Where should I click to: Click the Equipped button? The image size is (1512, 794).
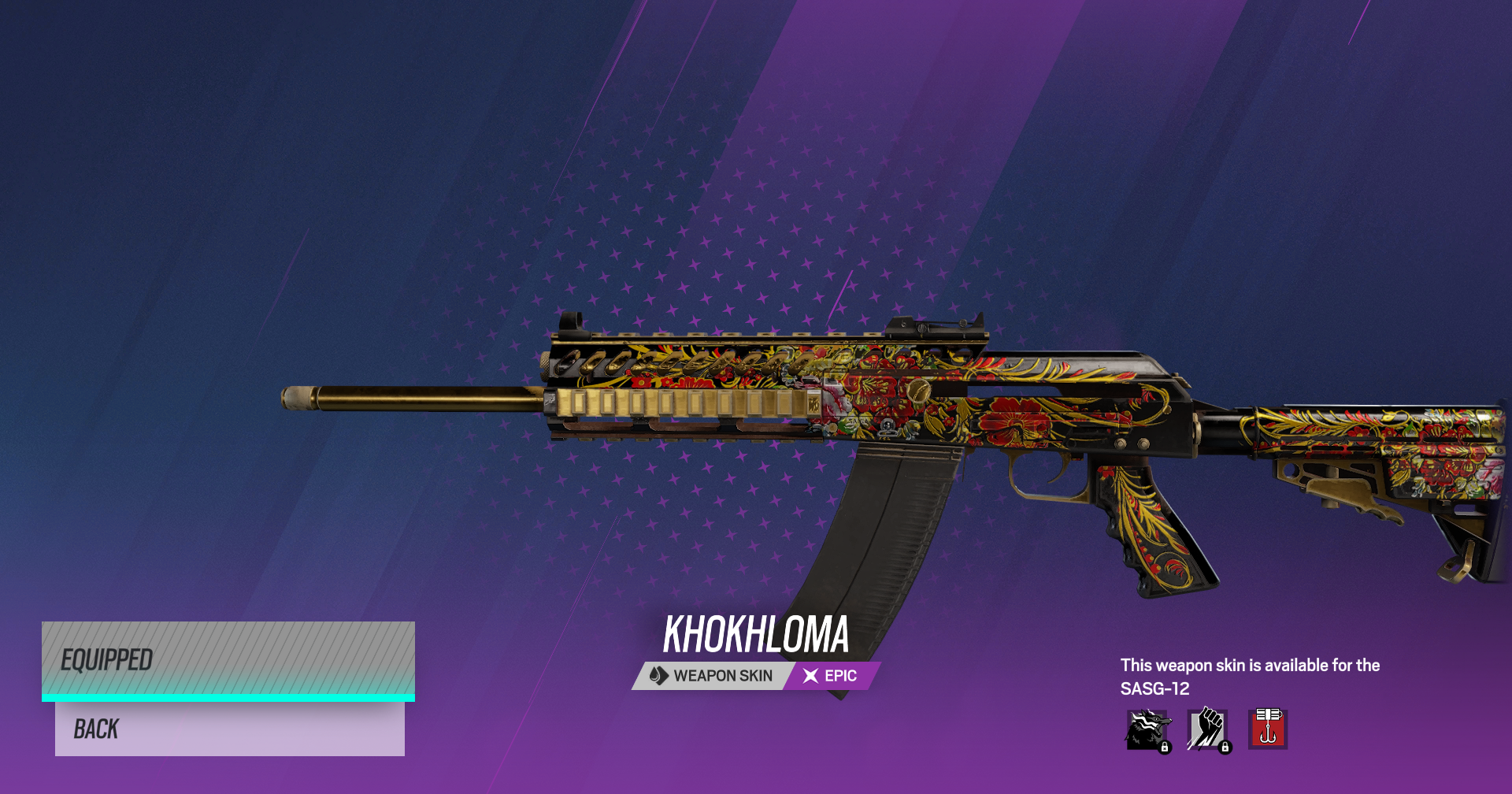tap(228, 660)
